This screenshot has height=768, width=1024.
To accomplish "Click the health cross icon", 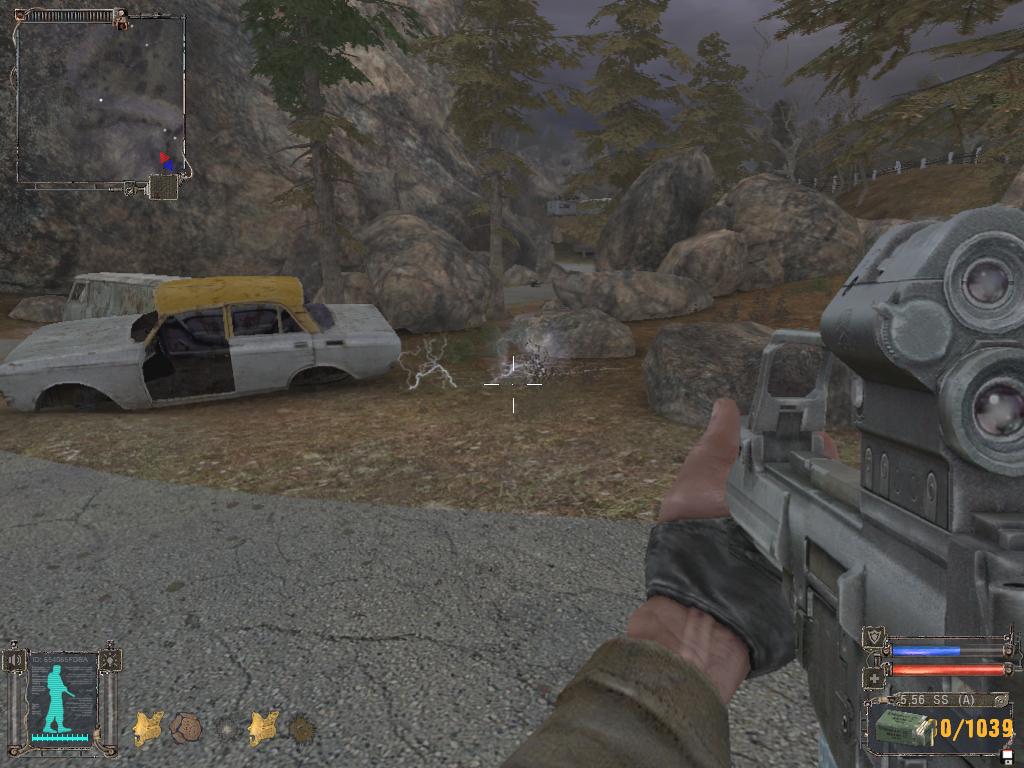I will tap(874, 676).
